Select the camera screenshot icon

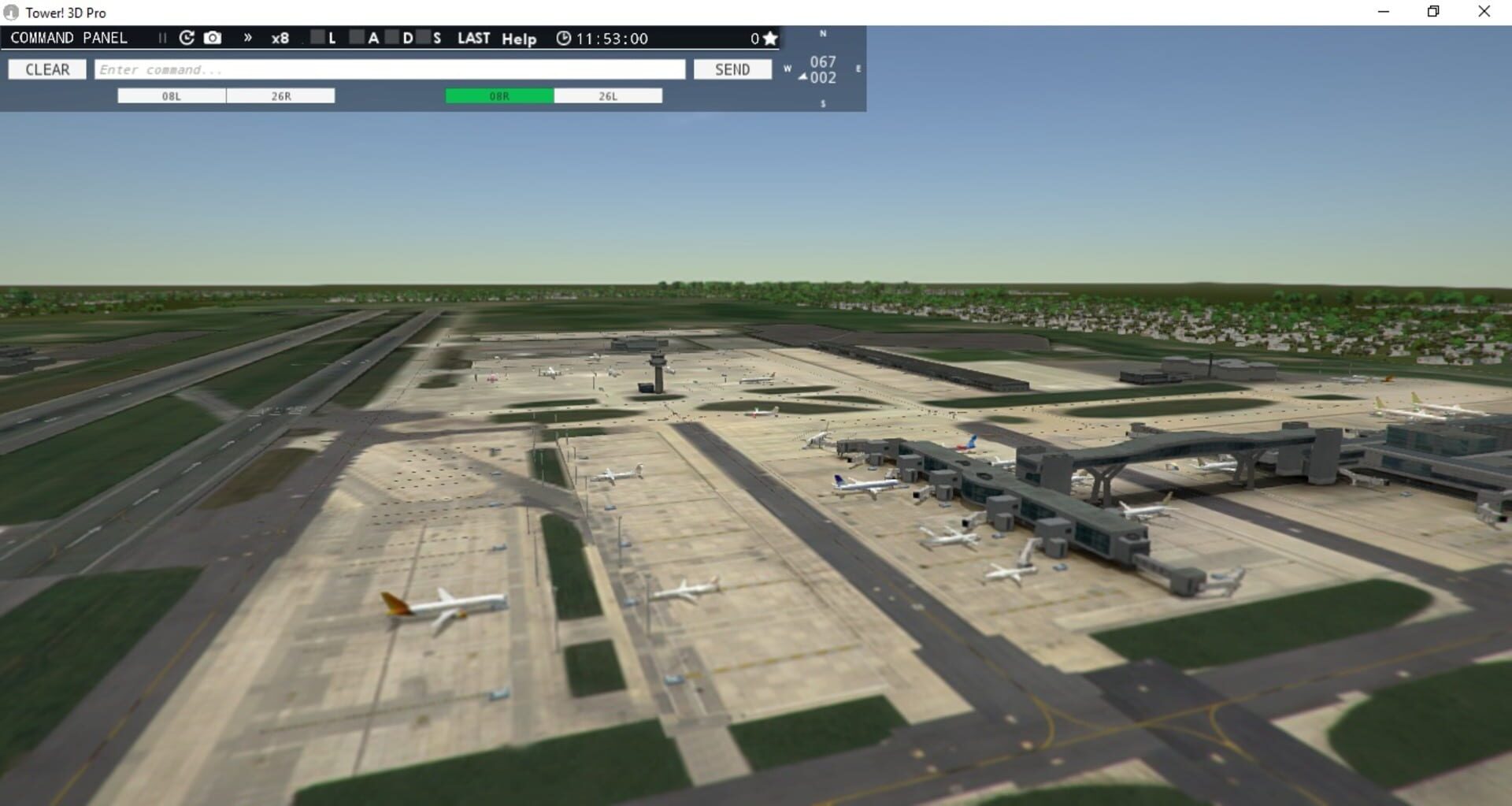213,37
